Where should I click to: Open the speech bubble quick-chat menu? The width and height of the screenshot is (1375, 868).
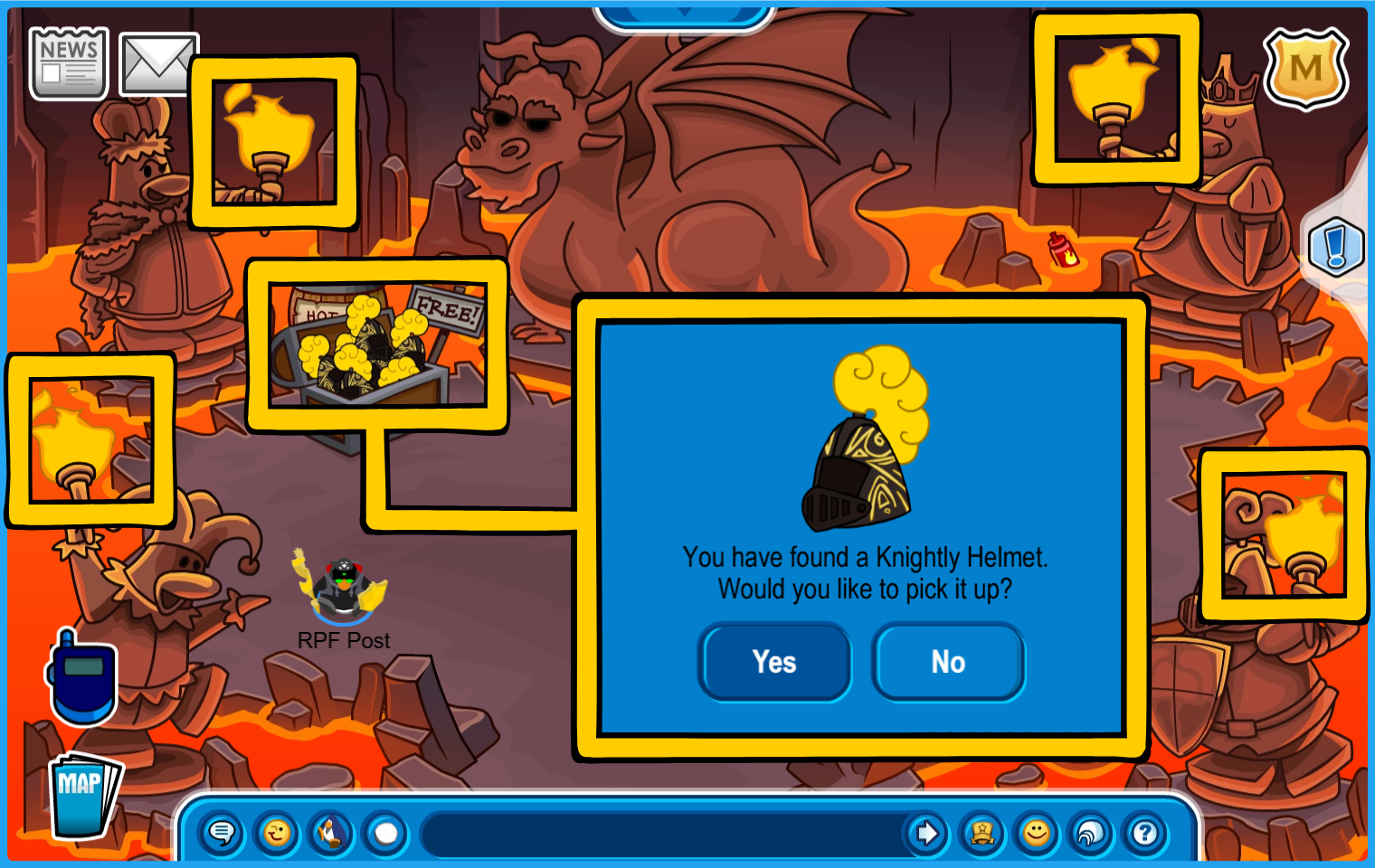point(222,833)
